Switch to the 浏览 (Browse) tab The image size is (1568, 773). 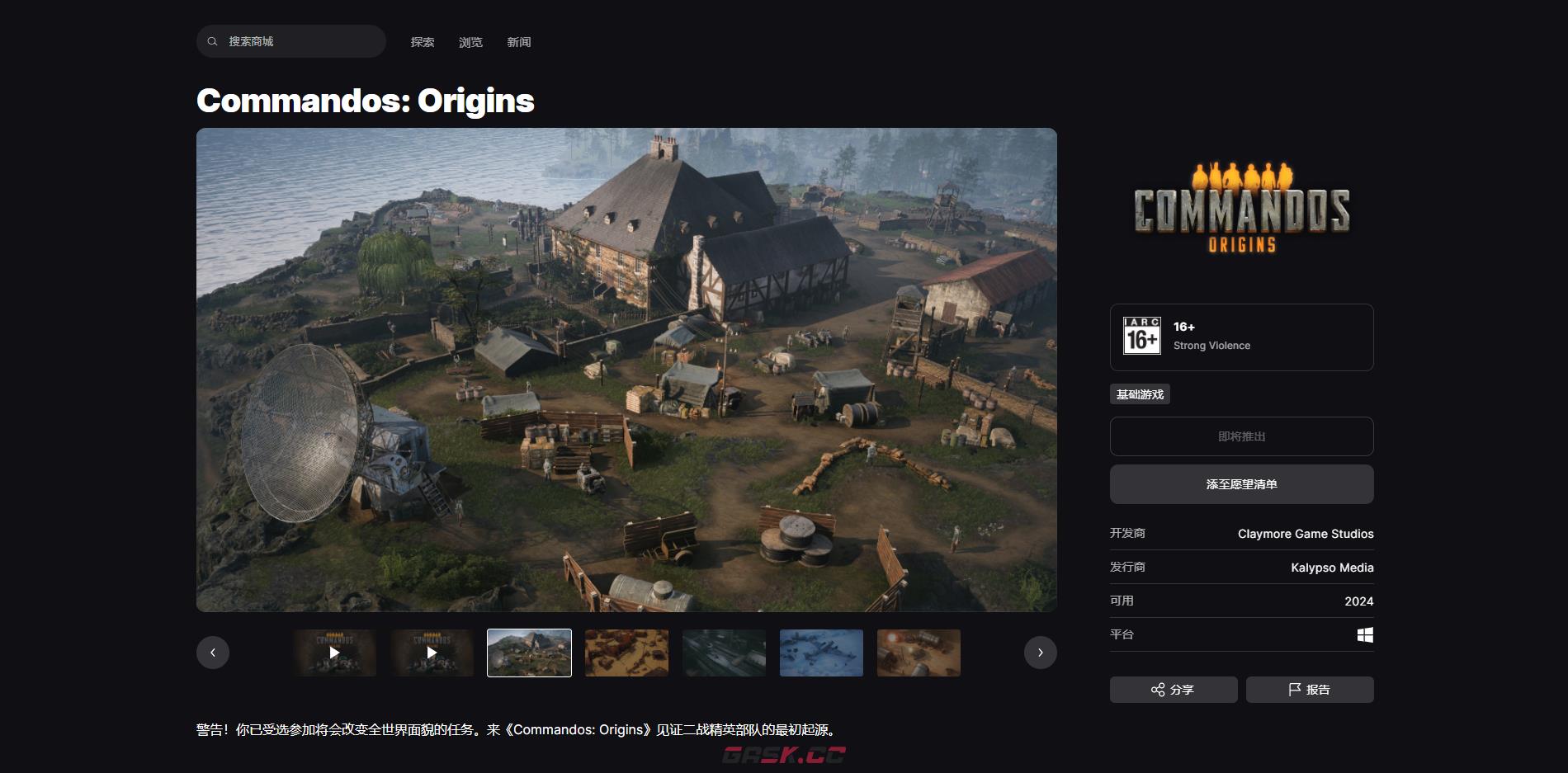(470, 42)
